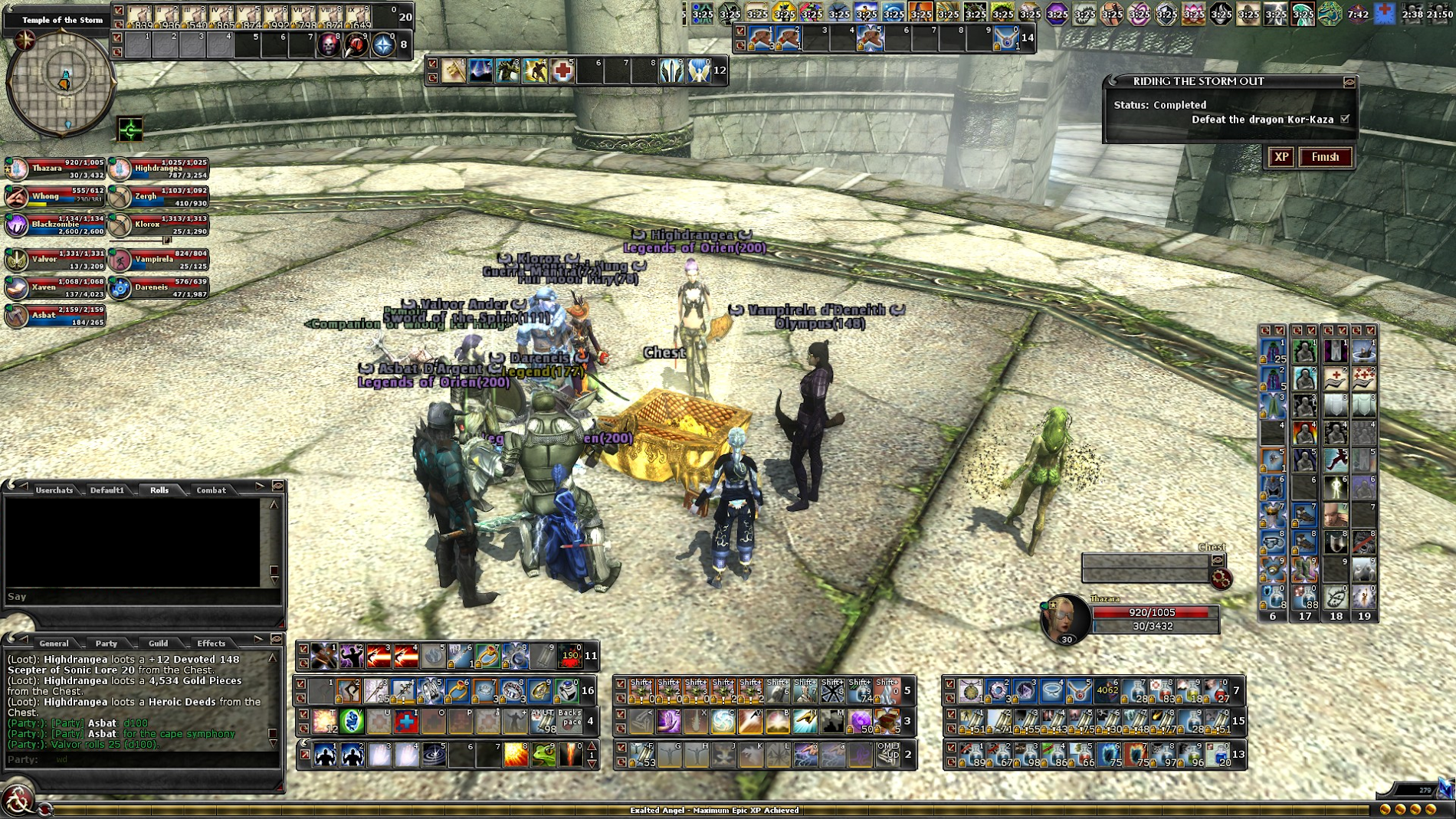Open the main menu dragon emblem button

coord(18,799)
